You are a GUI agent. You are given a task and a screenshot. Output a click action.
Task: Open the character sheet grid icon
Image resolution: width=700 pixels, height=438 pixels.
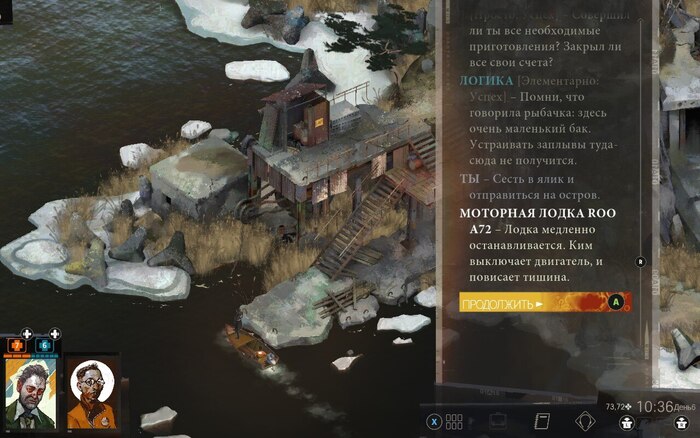[x=454, y=421]
